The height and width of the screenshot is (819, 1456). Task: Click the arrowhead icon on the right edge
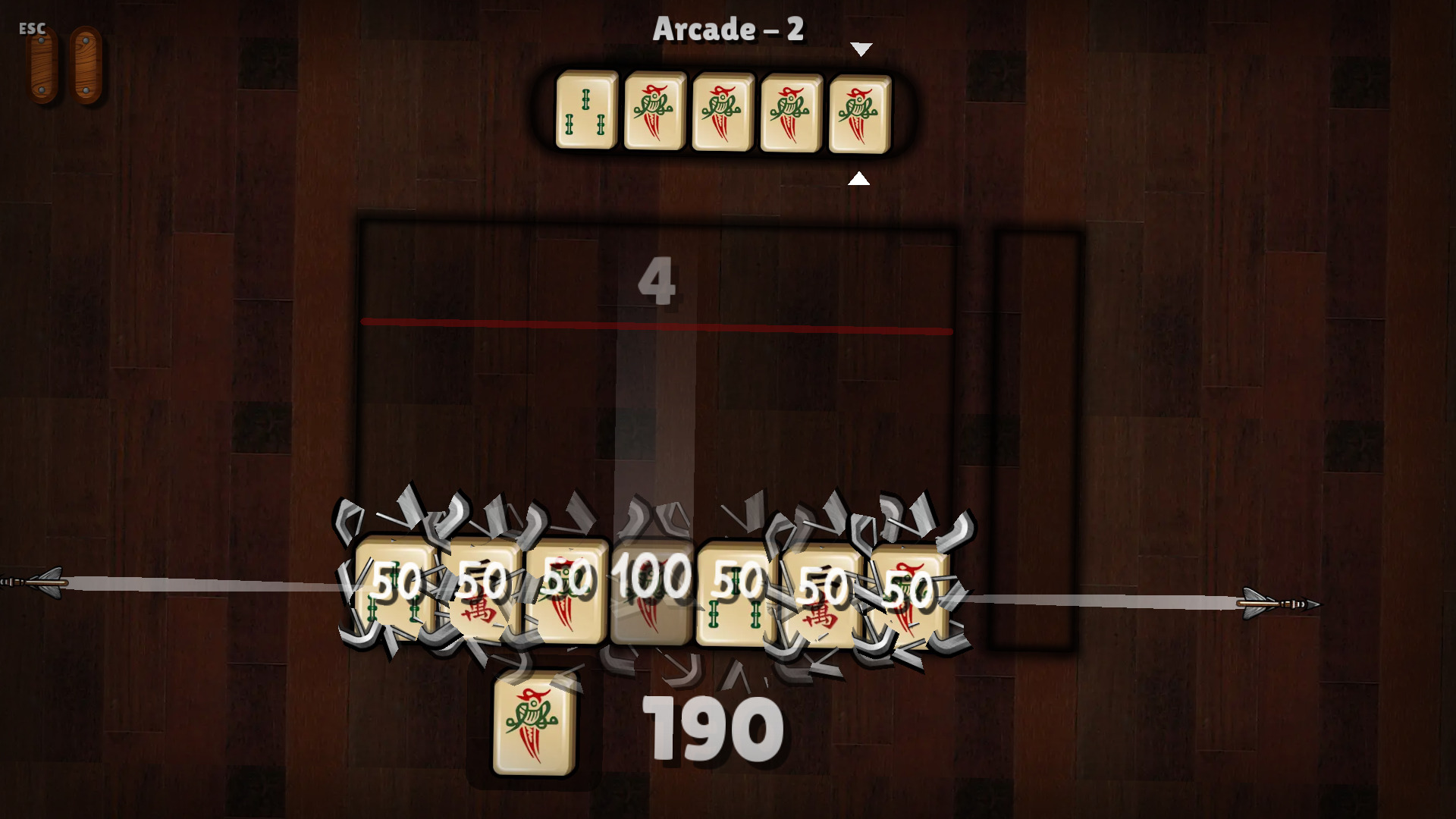[x=1282, y=603]
